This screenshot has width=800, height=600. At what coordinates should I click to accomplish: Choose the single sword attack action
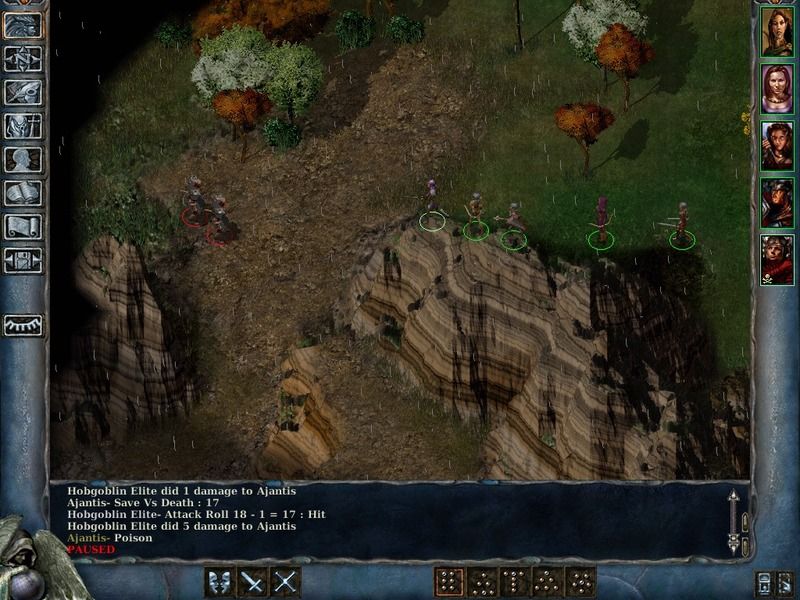253,581
